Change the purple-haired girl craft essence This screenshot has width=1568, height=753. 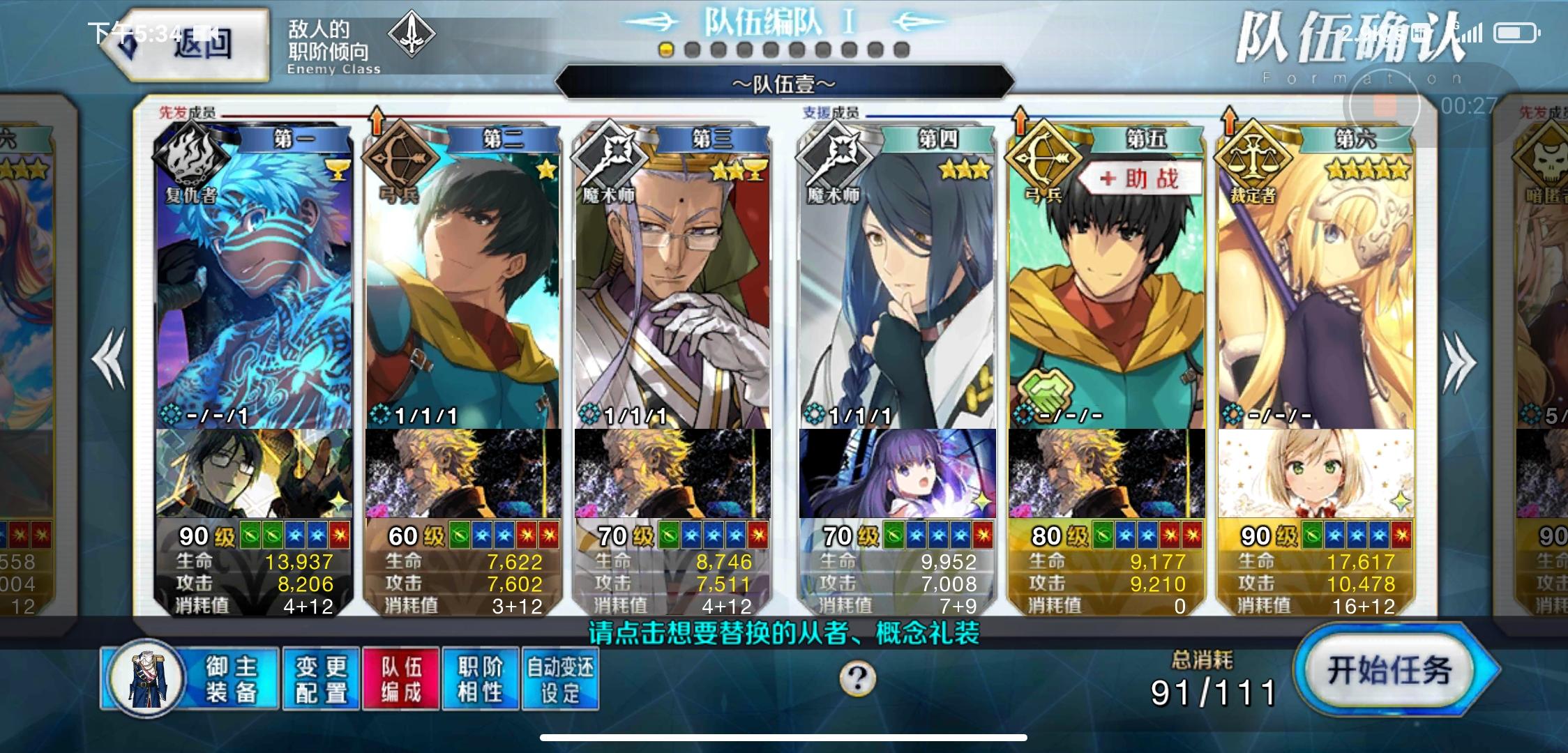coord(897,473)
